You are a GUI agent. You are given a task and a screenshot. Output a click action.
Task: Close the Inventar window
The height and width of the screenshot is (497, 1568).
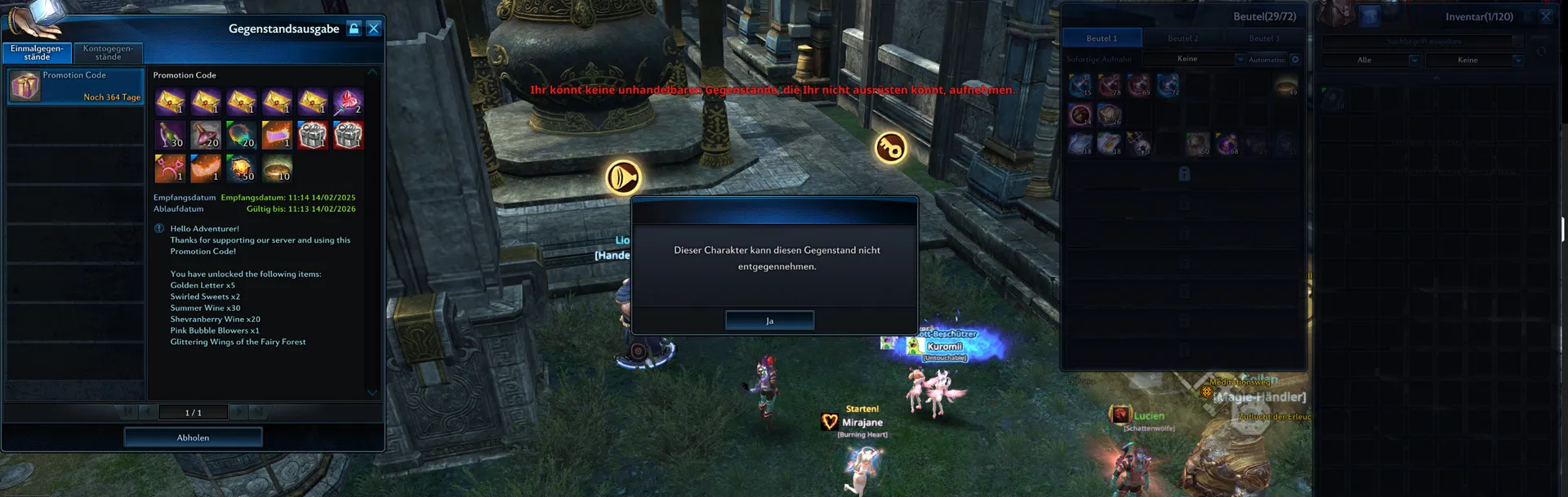click(1545, 16)
